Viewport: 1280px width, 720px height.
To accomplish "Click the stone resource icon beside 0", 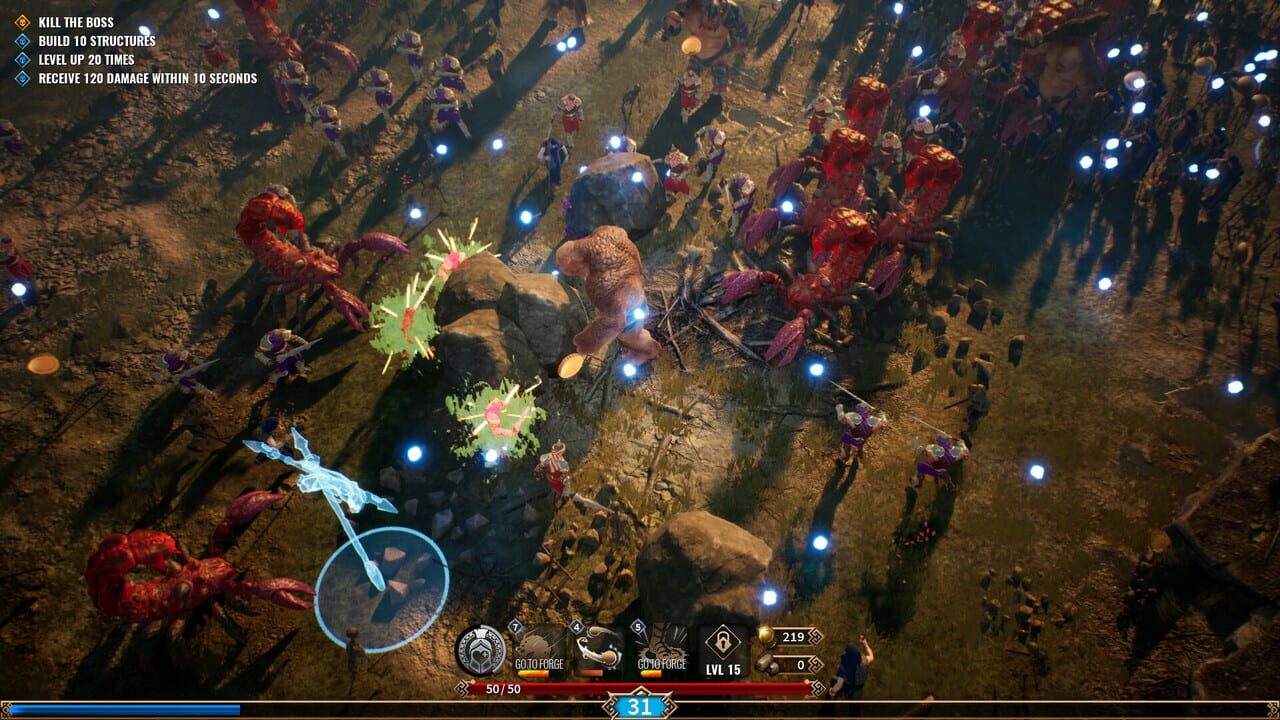I will (x=766, y=663).
